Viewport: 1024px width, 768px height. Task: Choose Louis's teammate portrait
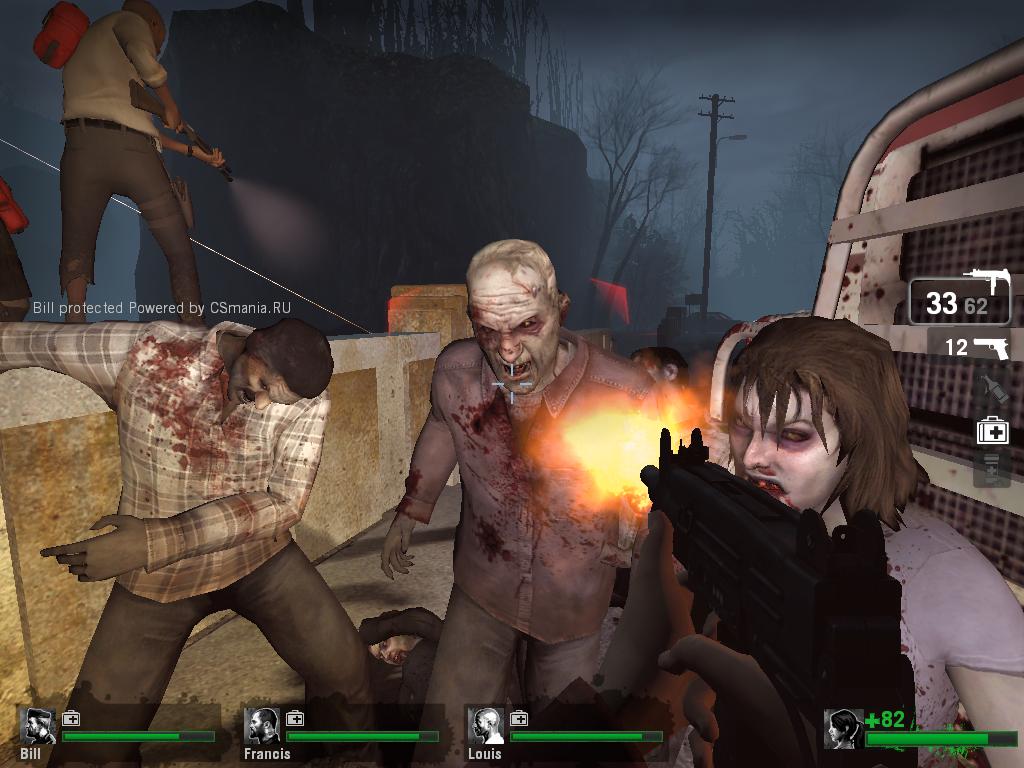click(x=487, y=725)
